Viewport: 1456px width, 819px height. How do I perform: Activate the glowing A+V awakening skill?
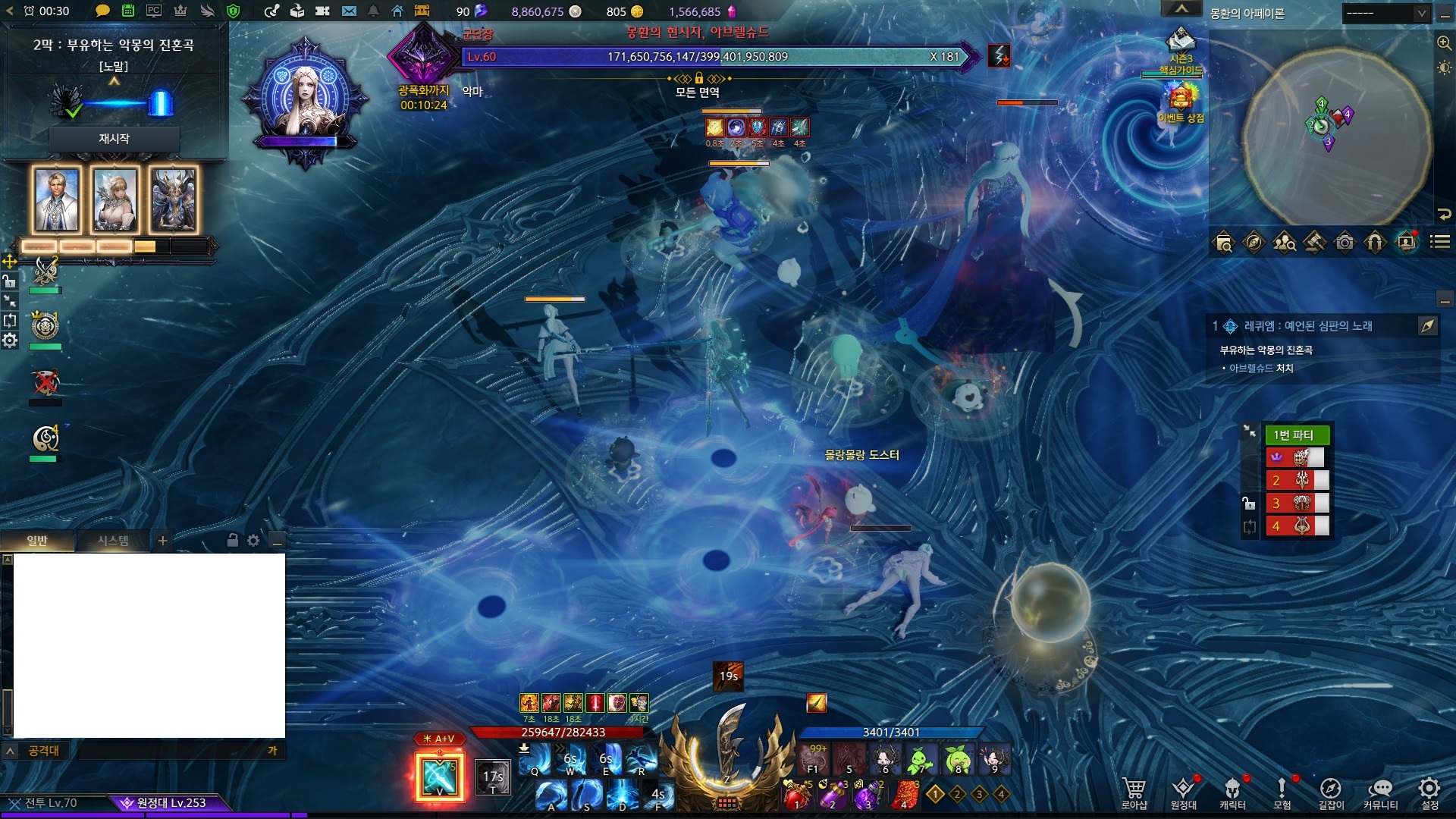click(440, 776)
